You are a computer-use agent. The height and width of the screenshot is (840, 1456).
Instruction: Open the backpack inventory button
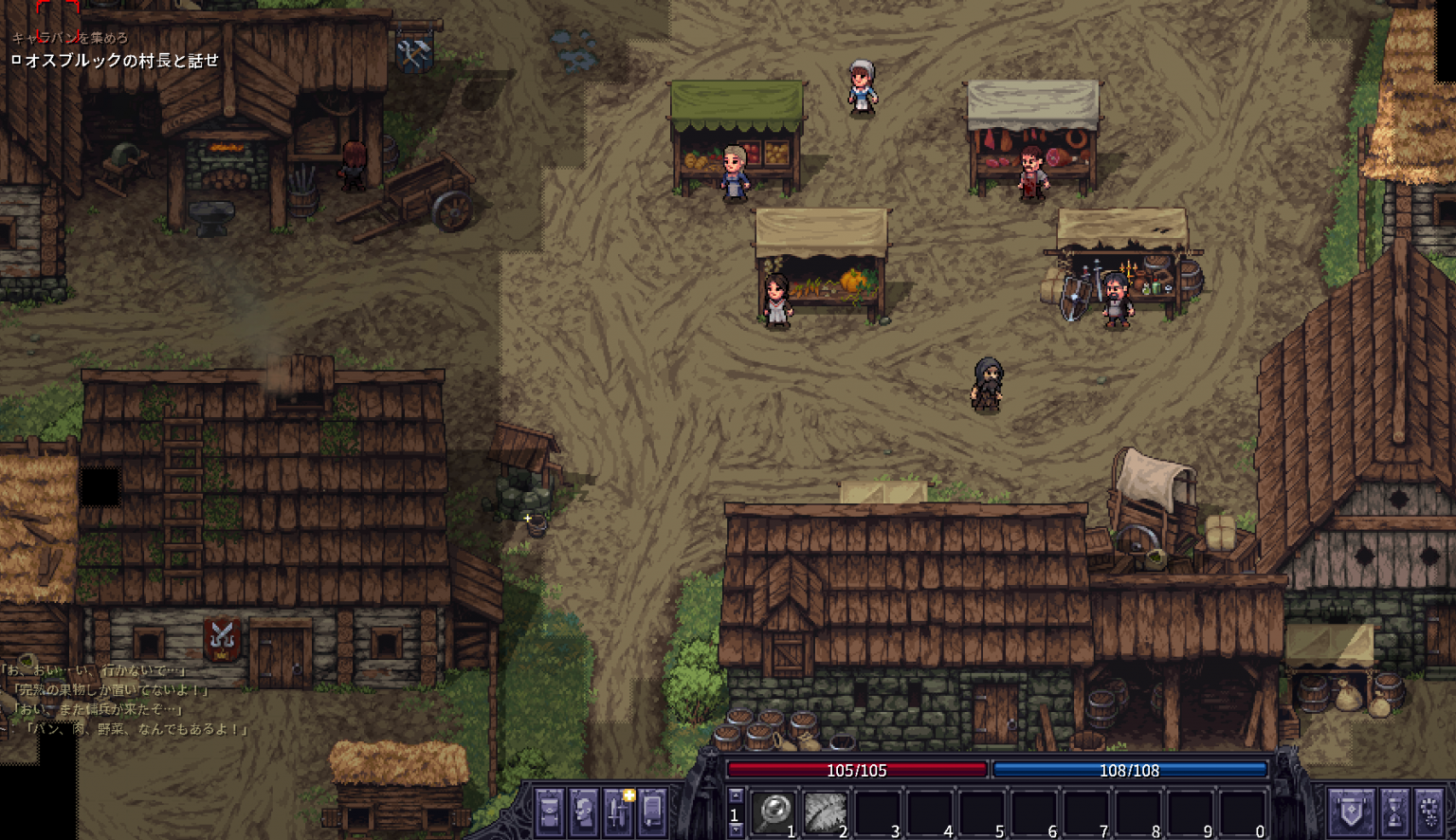[550, 812]
